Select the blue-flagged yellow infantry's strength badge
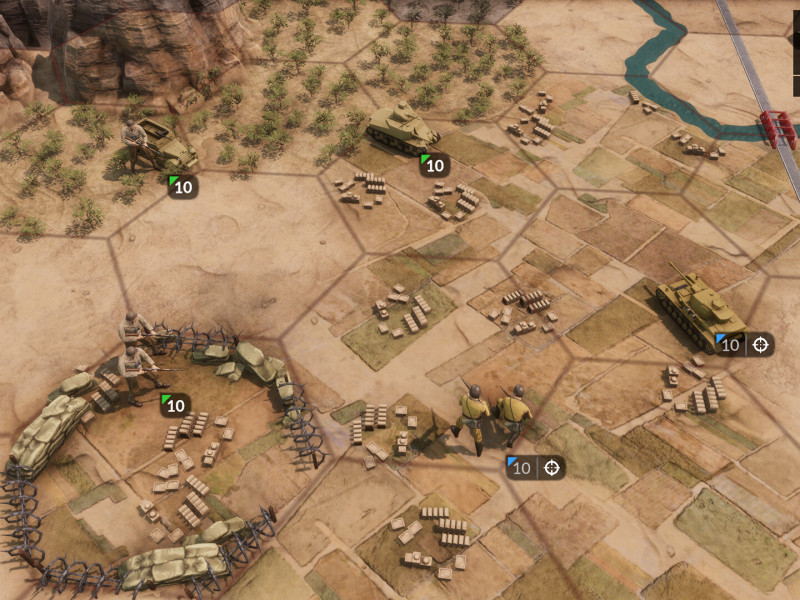The width and height of the screenshot is (800, 600). (x=520, y=467)
